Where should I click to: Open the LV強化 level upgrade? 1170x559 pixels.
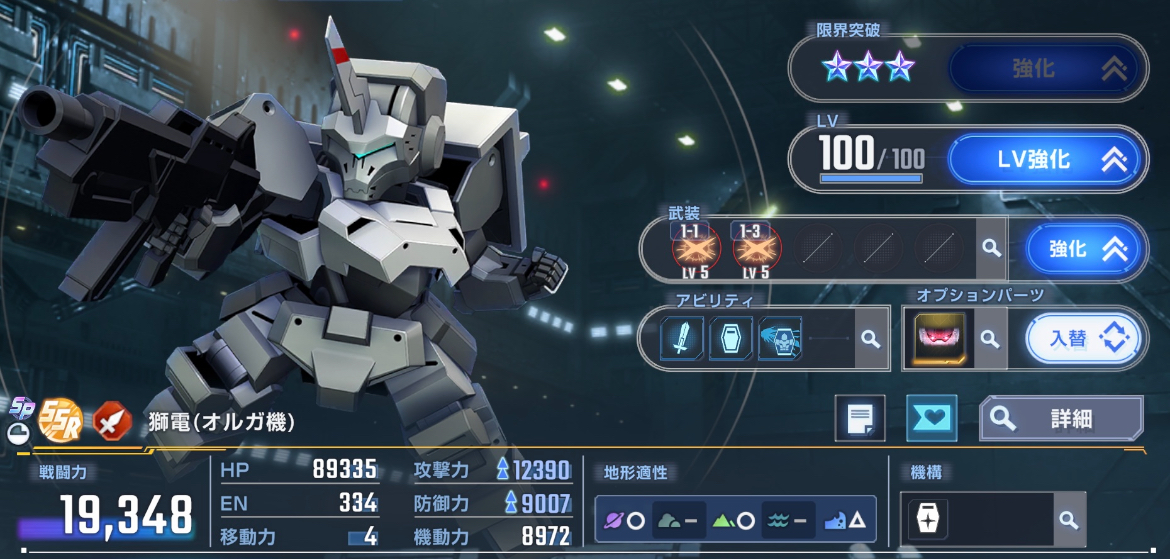1047,159
